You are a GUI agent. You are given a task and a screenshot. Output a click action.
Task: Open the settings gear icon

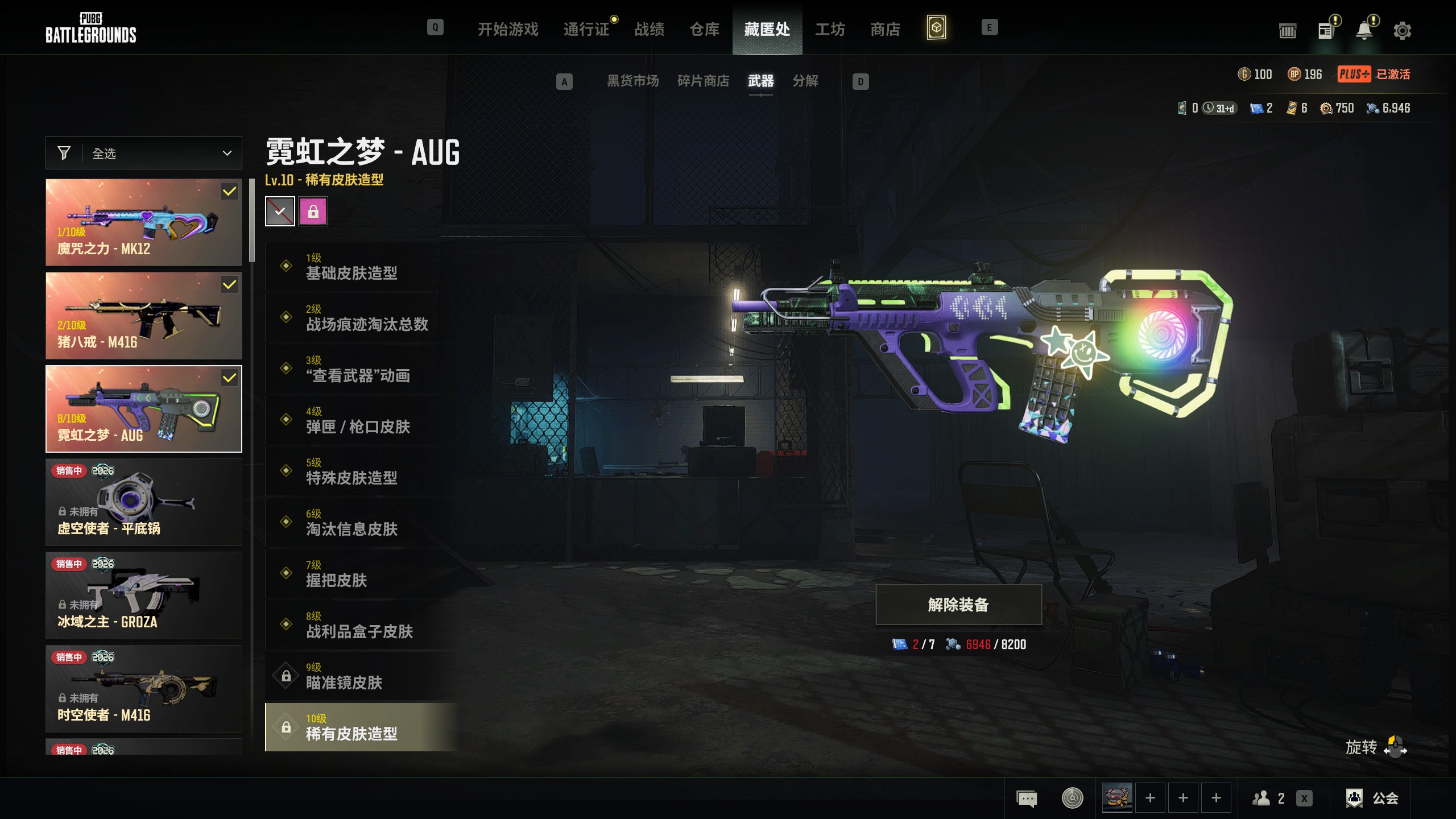[x=1402, y=31]
